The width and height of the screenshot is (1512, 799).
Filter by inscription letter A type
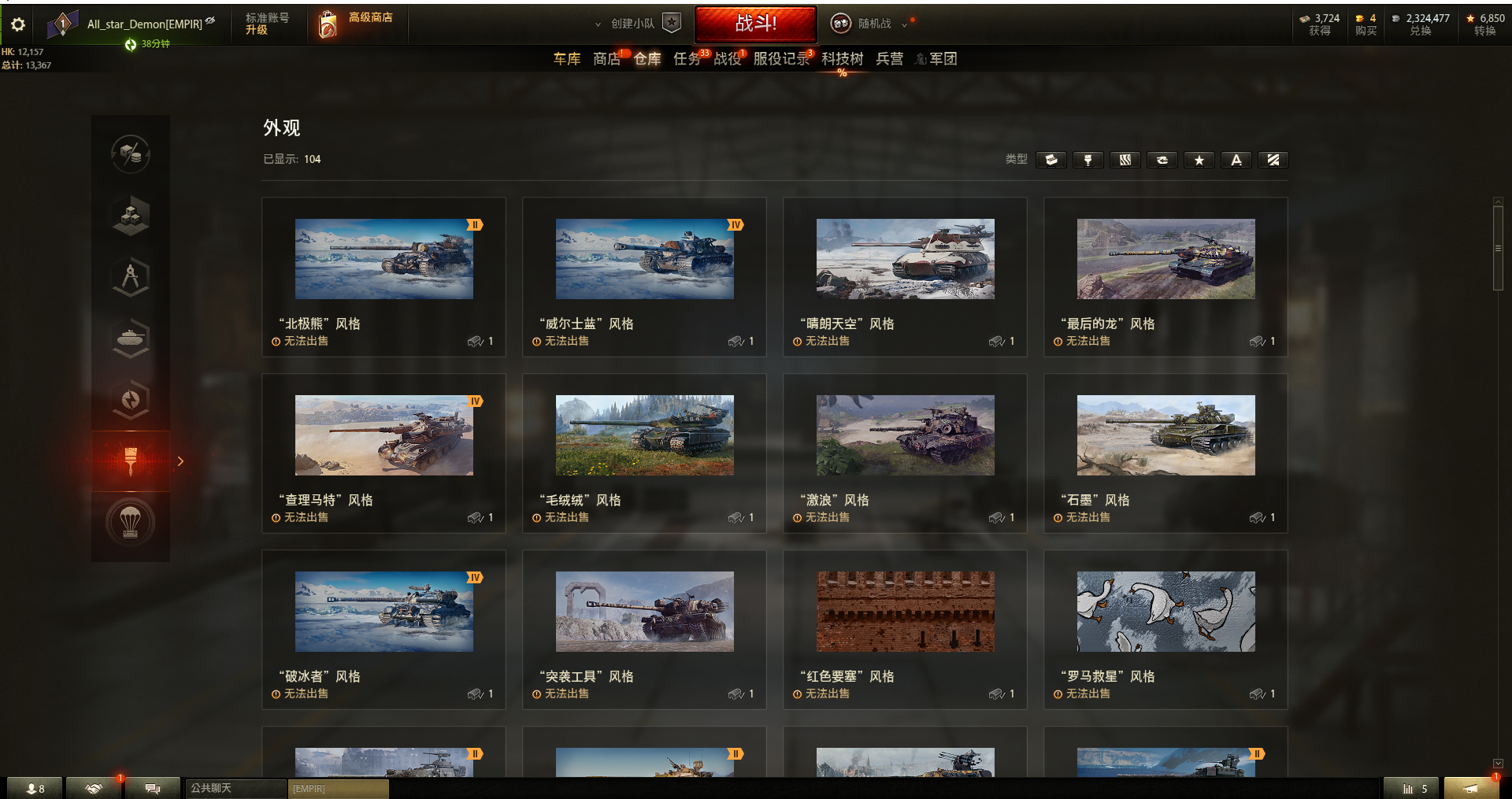[x=1236, y=160]
